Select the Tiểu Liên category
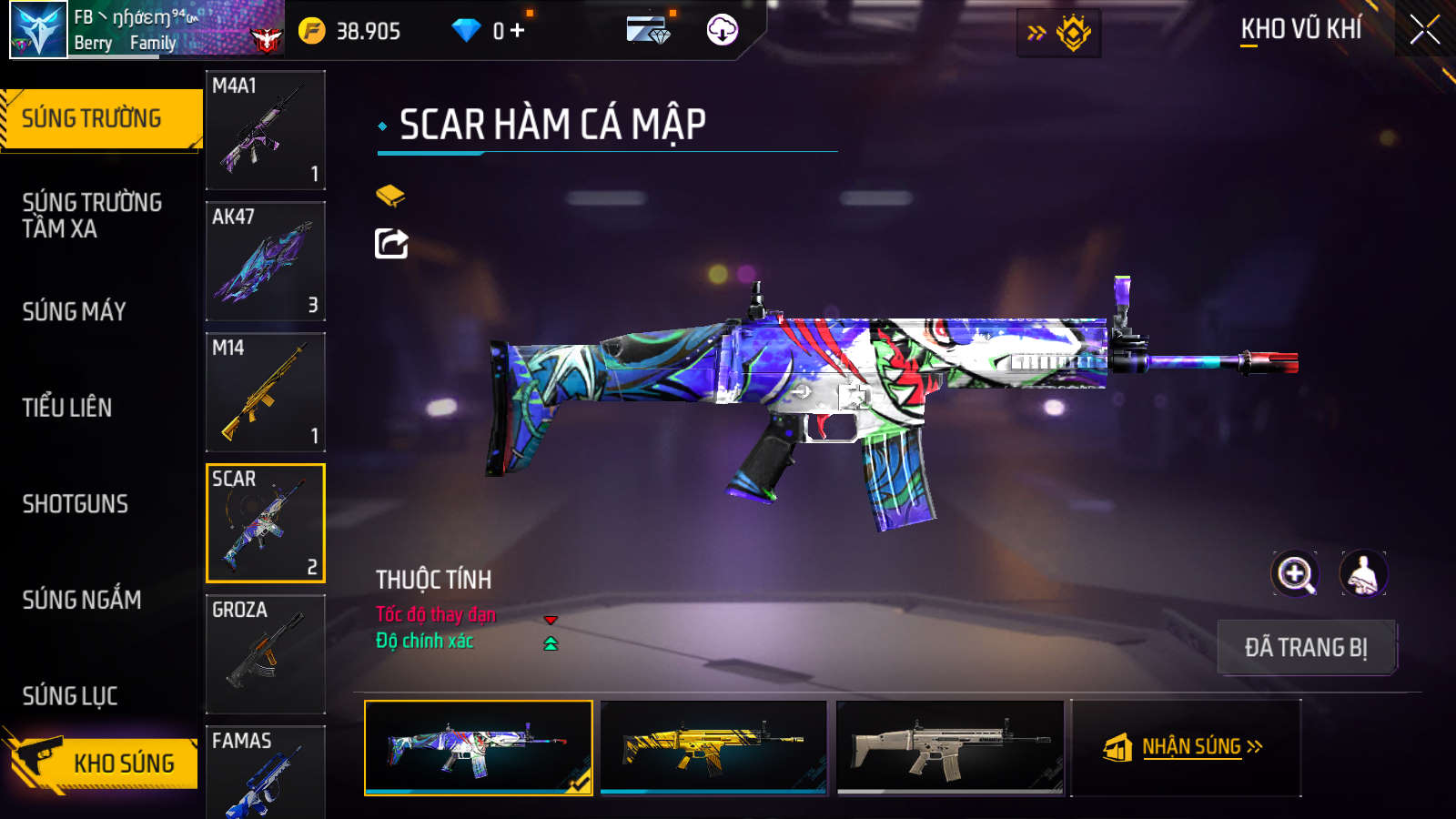Screen dimensions: 1456x819 click(67, 408)
